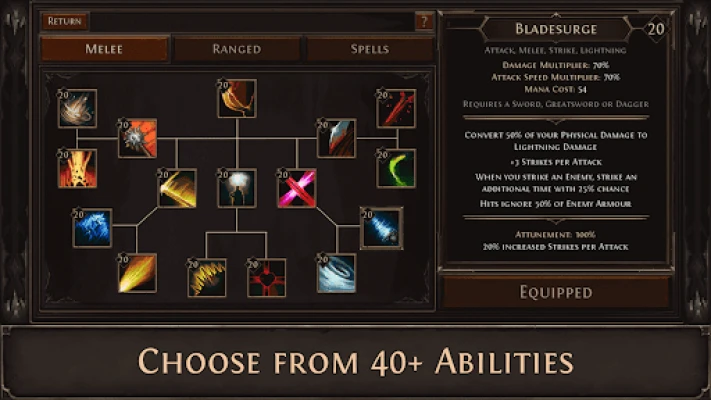Select the white whirlwind ability icon
Viewport: 711px width, 400px height.
click(336, 273)
